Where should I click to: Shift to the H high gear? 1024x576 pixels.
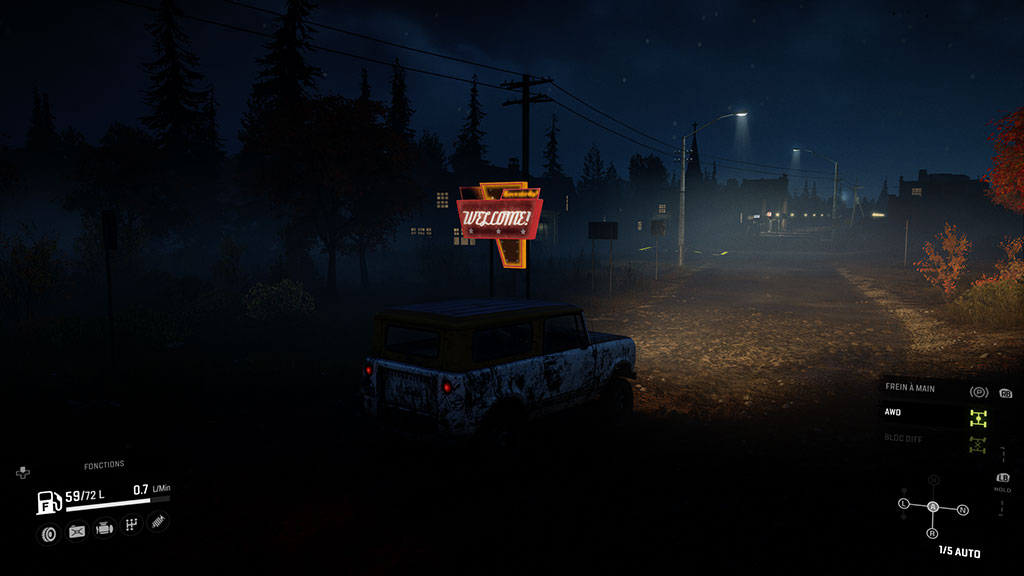point(933,481)
